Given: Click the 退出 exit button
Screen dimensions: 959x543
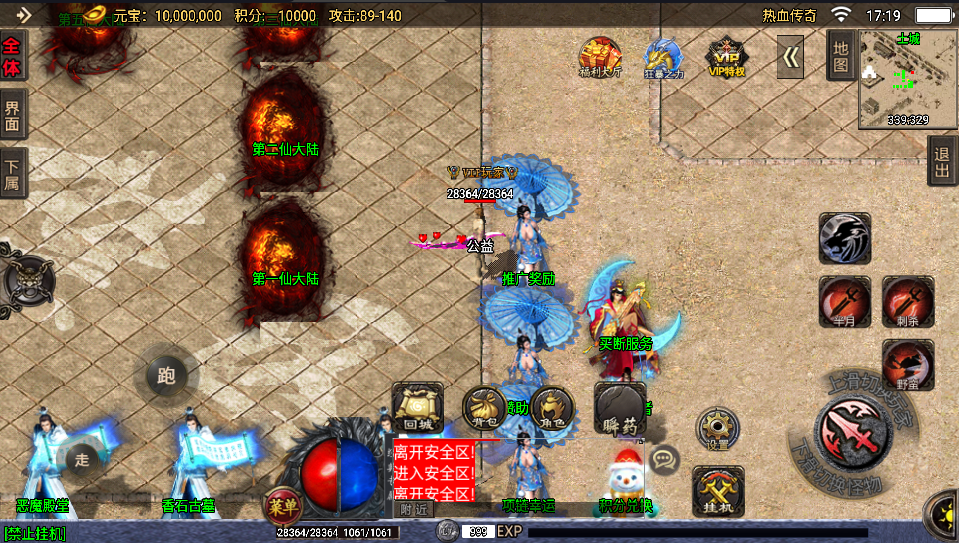Looking at the screenshot, I should pyautogui.click(x=942, y=161).
